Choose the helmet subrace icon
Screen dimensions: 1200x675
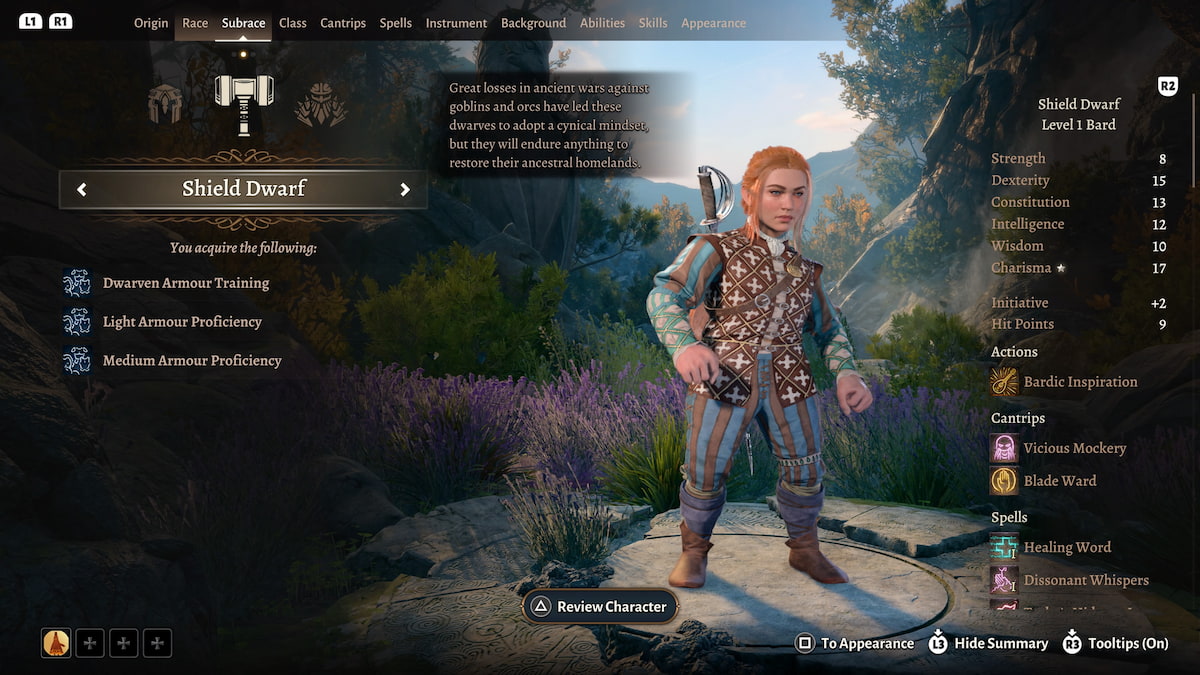pos(166,104)
